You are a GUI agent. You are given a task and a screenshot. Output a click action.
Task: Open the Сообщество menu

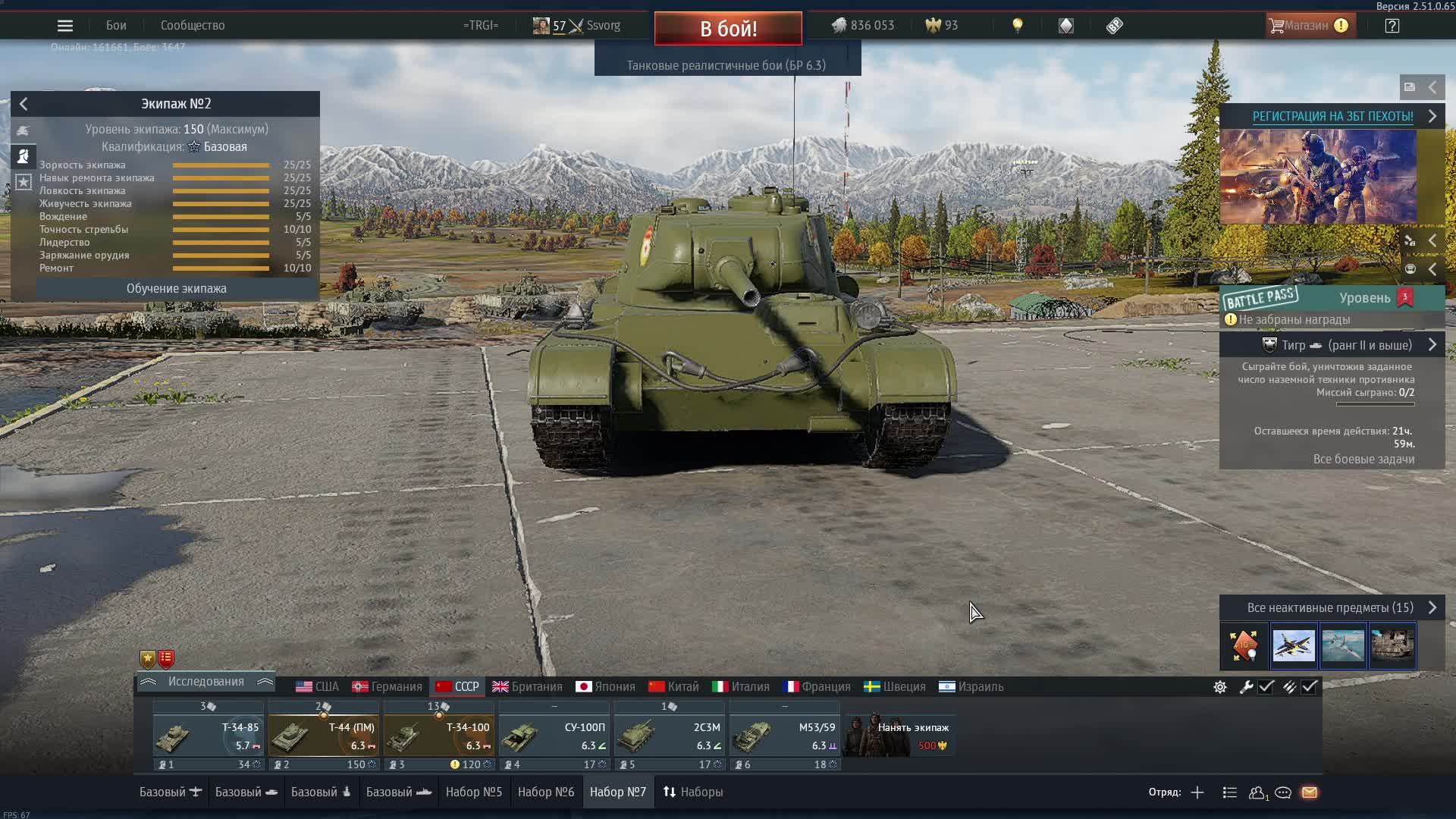coord(193,26)
